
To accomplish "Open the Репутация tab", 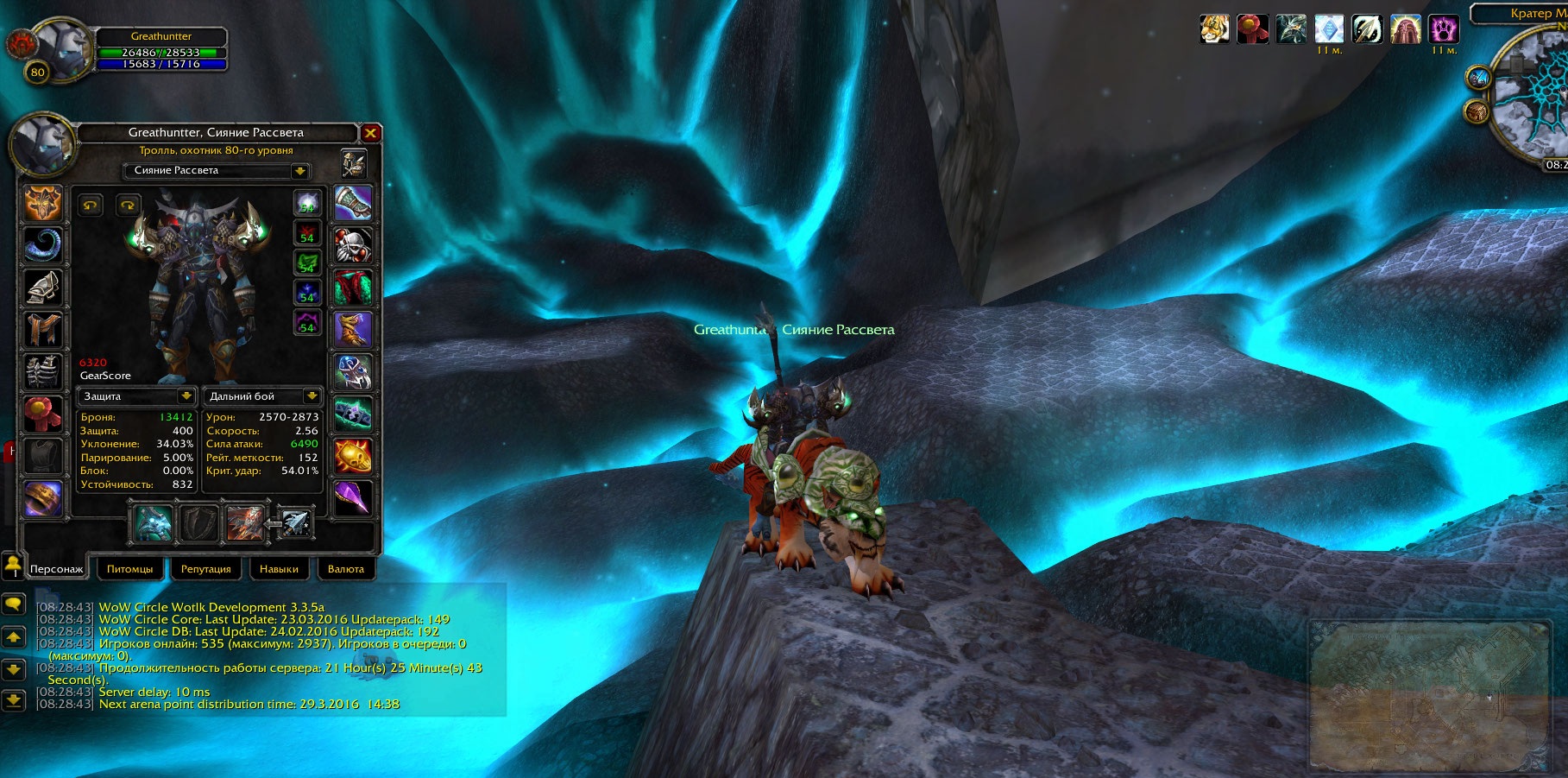I will click(205, 569).
